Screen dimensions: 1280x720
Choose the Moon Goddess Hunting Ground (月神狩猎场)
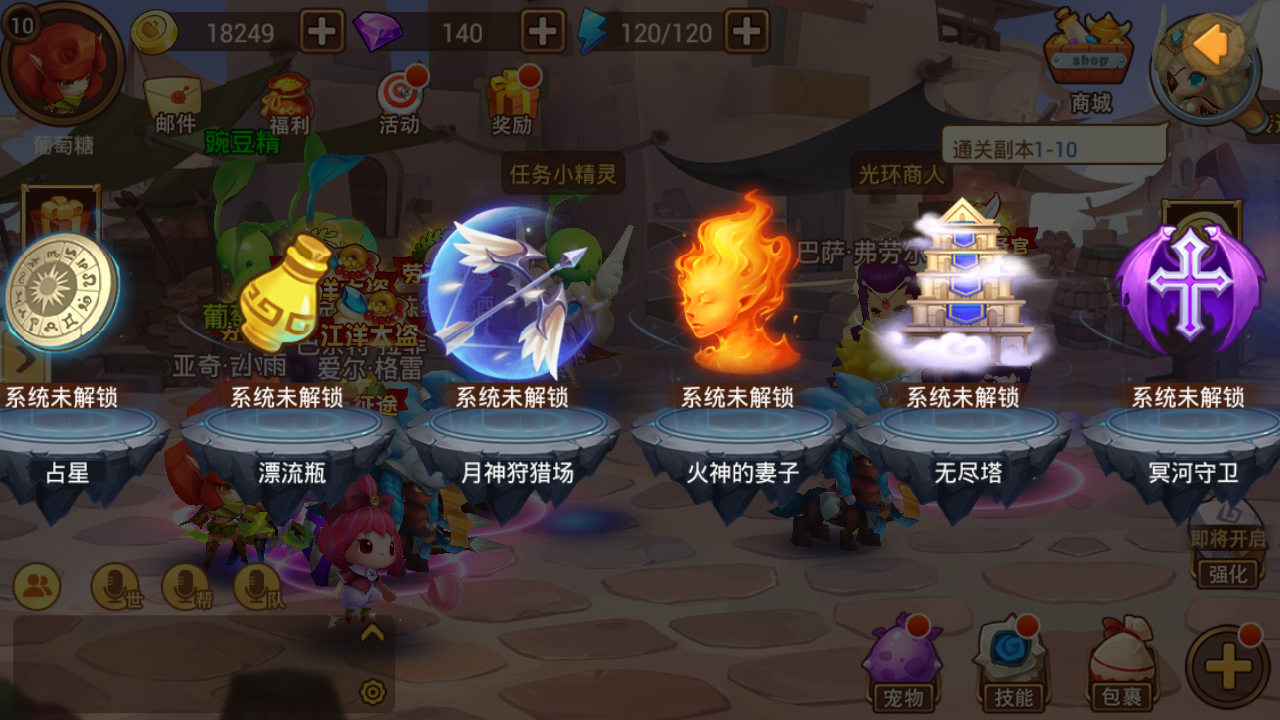pyautogui.click(x=513, y=293)
